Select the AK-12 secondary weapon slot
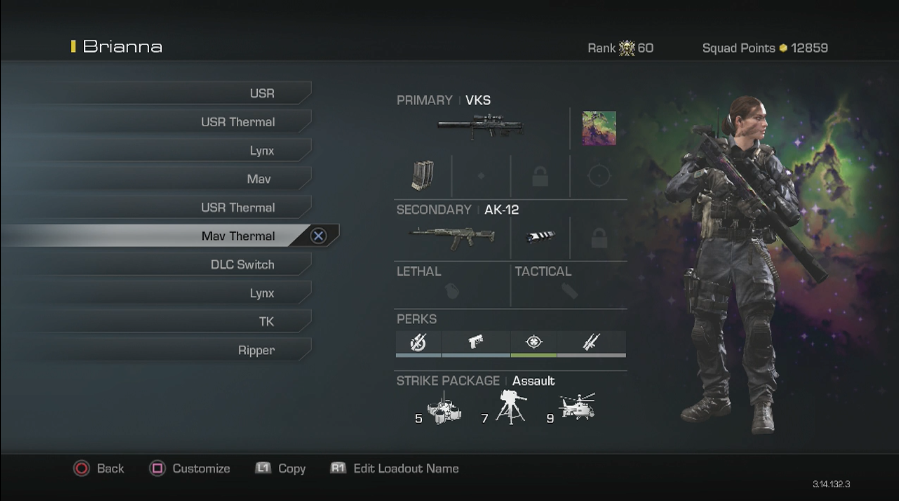Image resolution: width=899 pixels, height=501 pixels. (452, 237)
